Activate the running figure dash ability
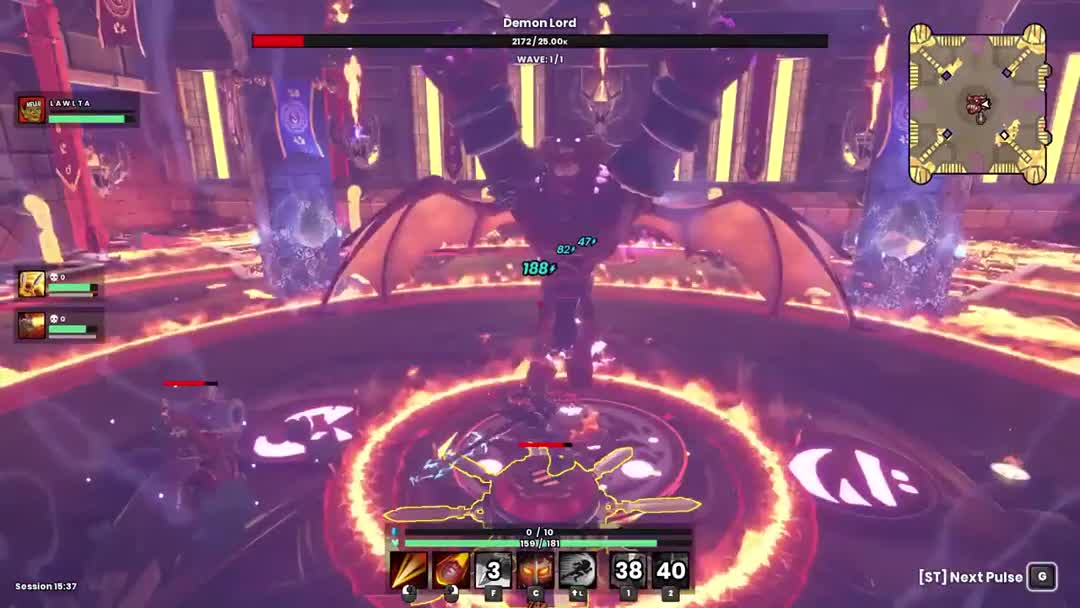The height and width of the screenshot is (608, 1080). [x=578, y=570]
